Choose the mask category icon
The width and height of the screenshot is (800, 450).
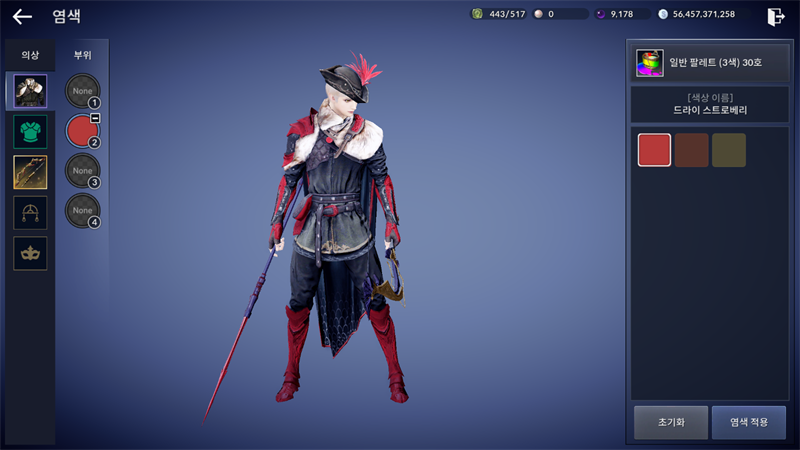coord(29,253)
